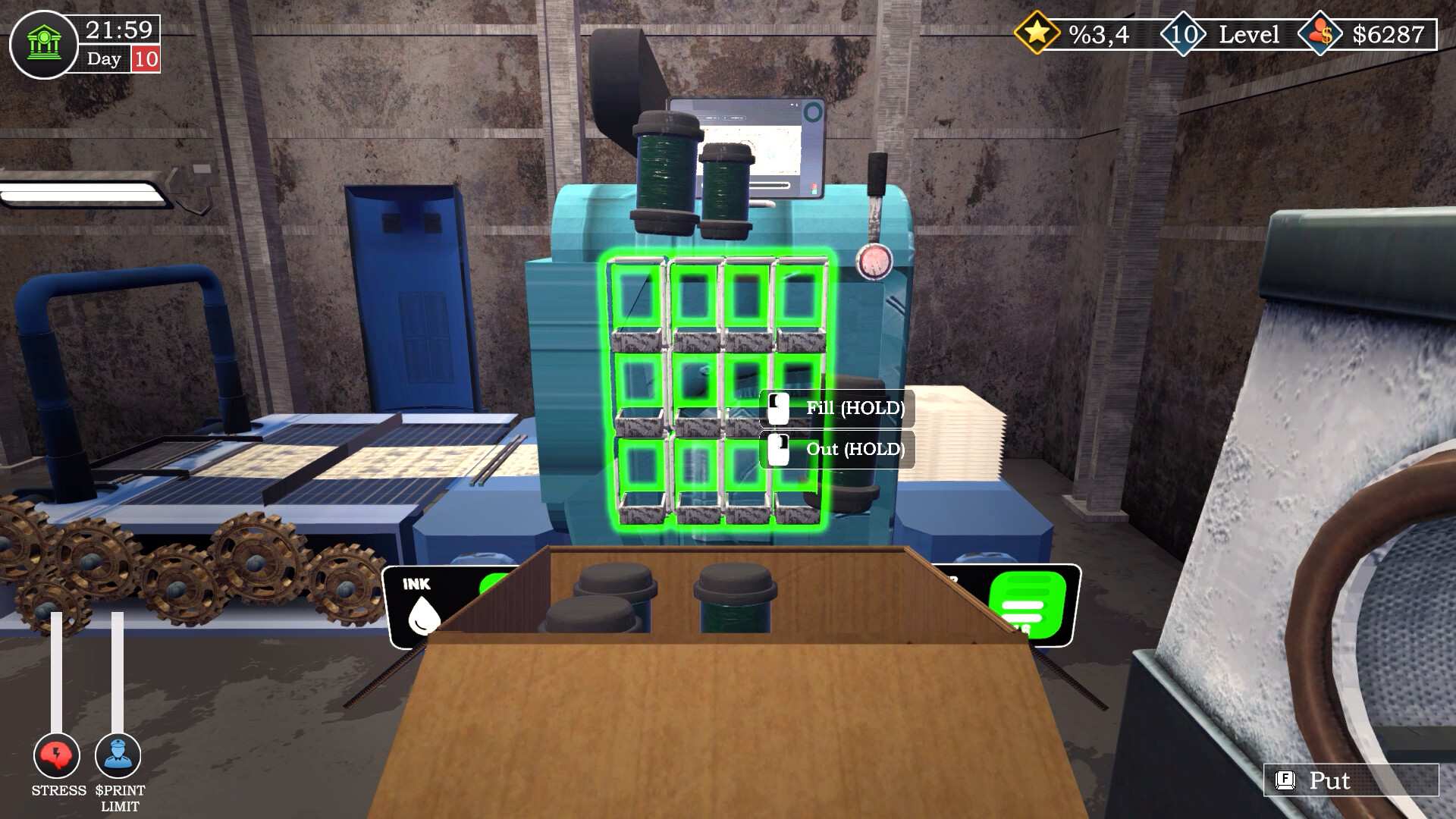The width and height of the screenshot is (1456, 819).
Task: Click the Fill (HOLD) prompt
Action: (854, 408)
